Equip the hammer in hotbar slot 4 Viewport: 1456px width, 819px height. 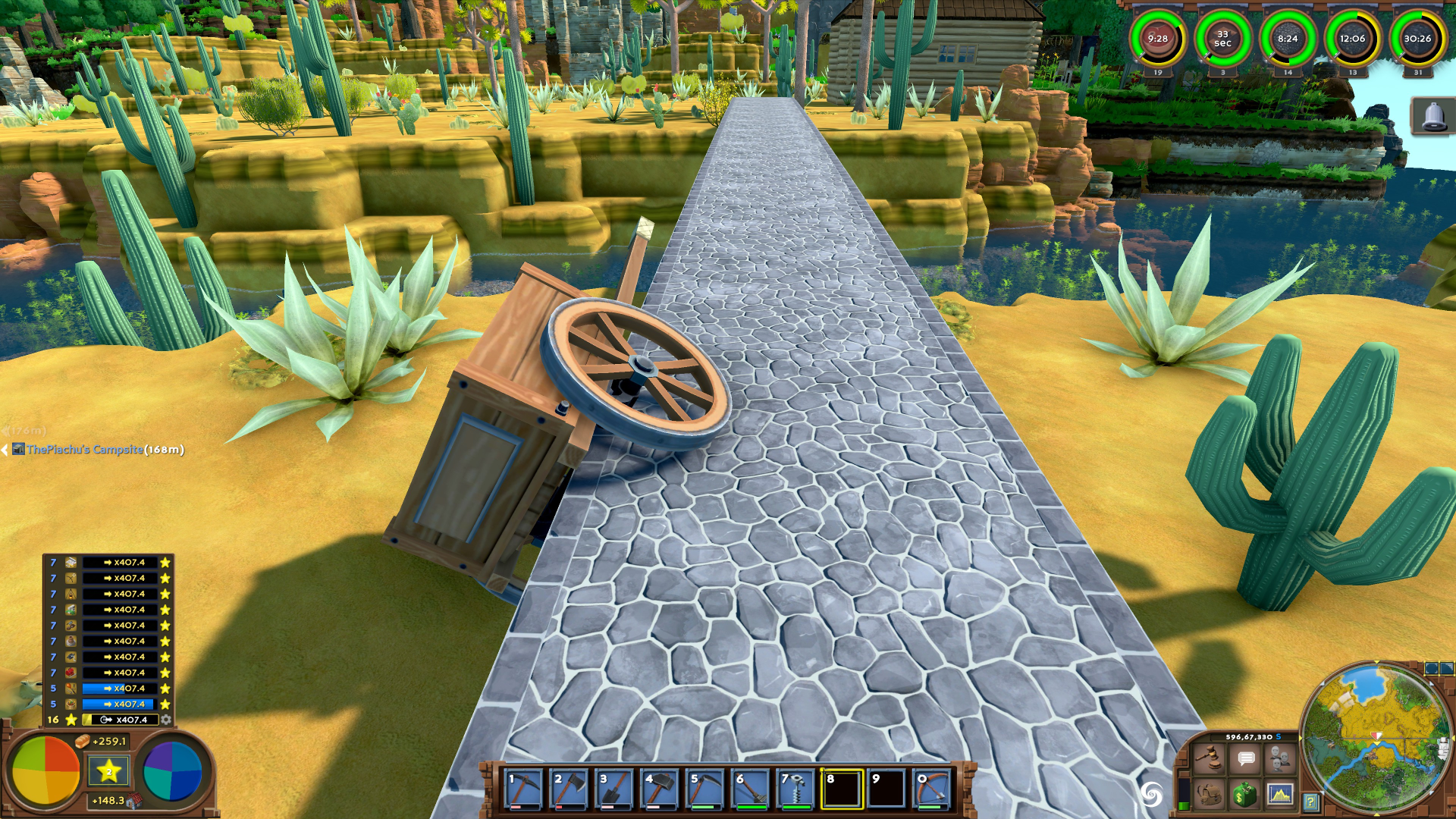click(660, 789)
